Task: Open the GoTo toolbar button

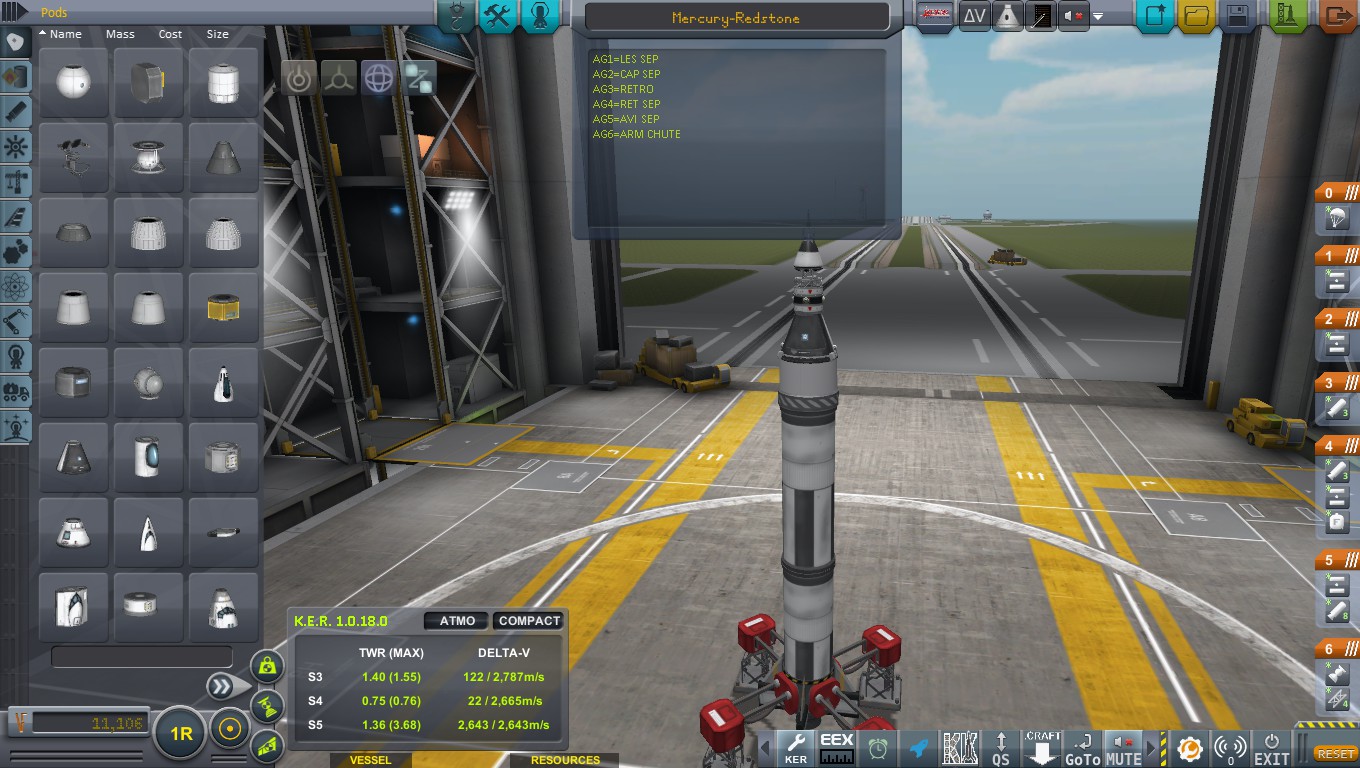Action: (x=1082, y=749)
